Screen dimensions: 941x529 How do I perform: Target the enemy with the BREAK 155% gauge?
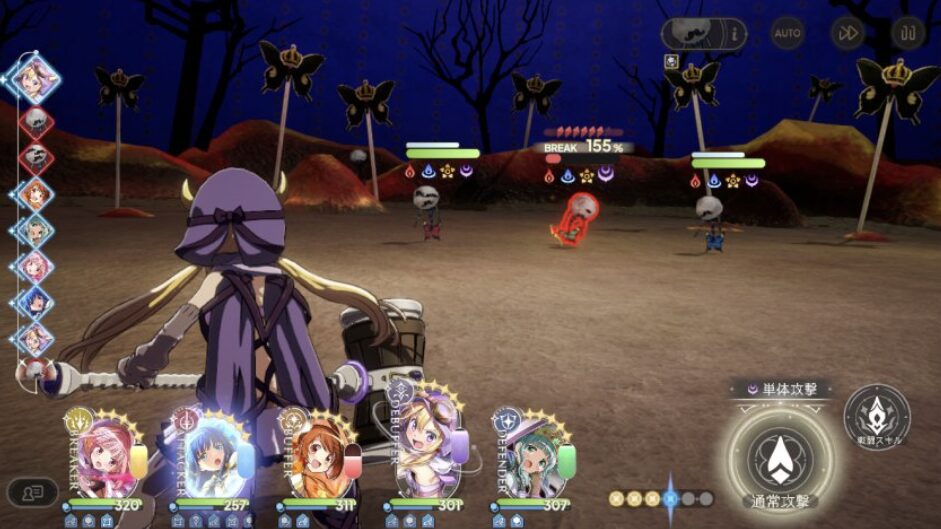(577, 218)
